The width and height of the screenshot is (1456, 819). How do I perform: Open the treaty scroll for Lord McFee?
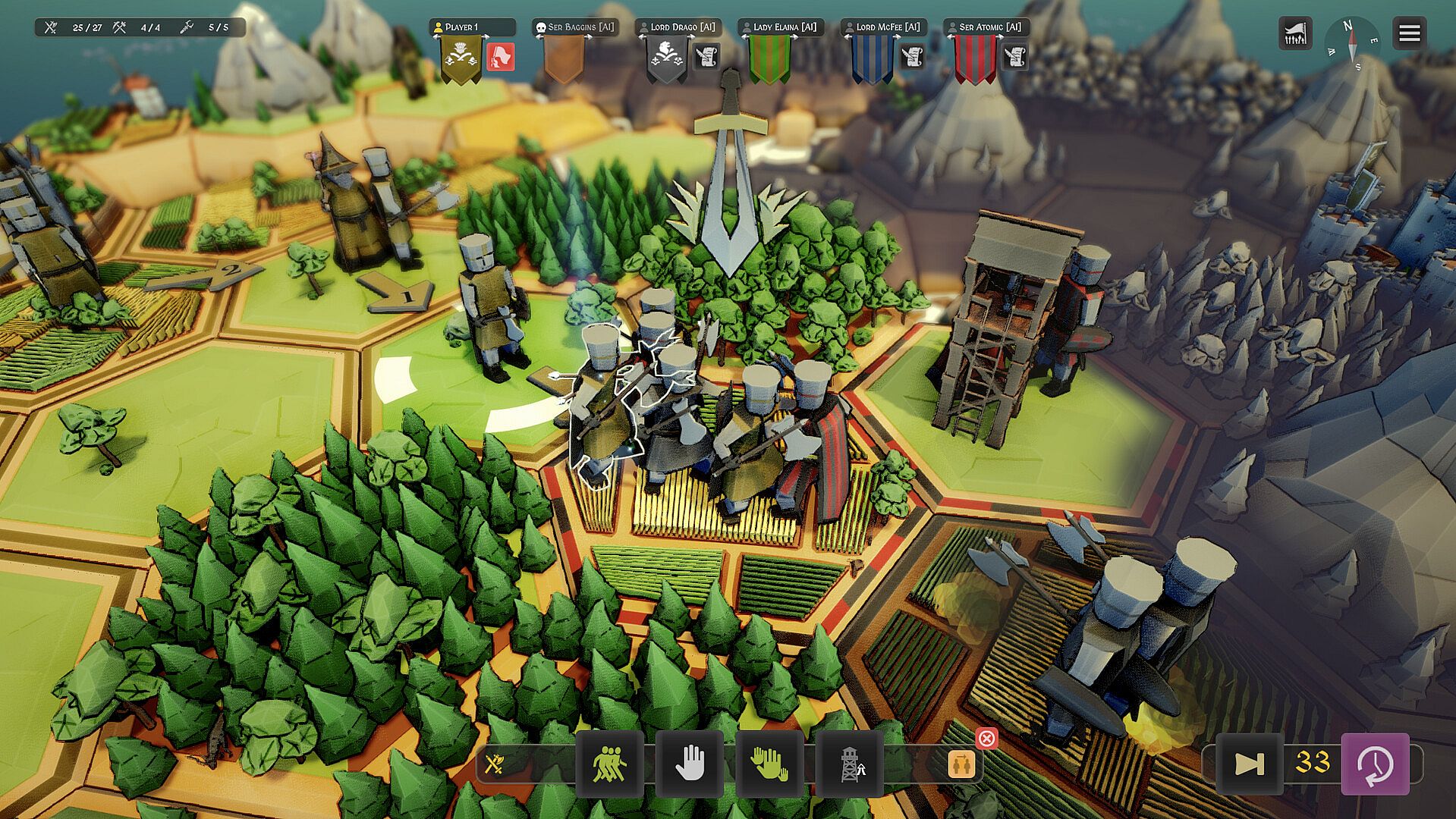912,57
